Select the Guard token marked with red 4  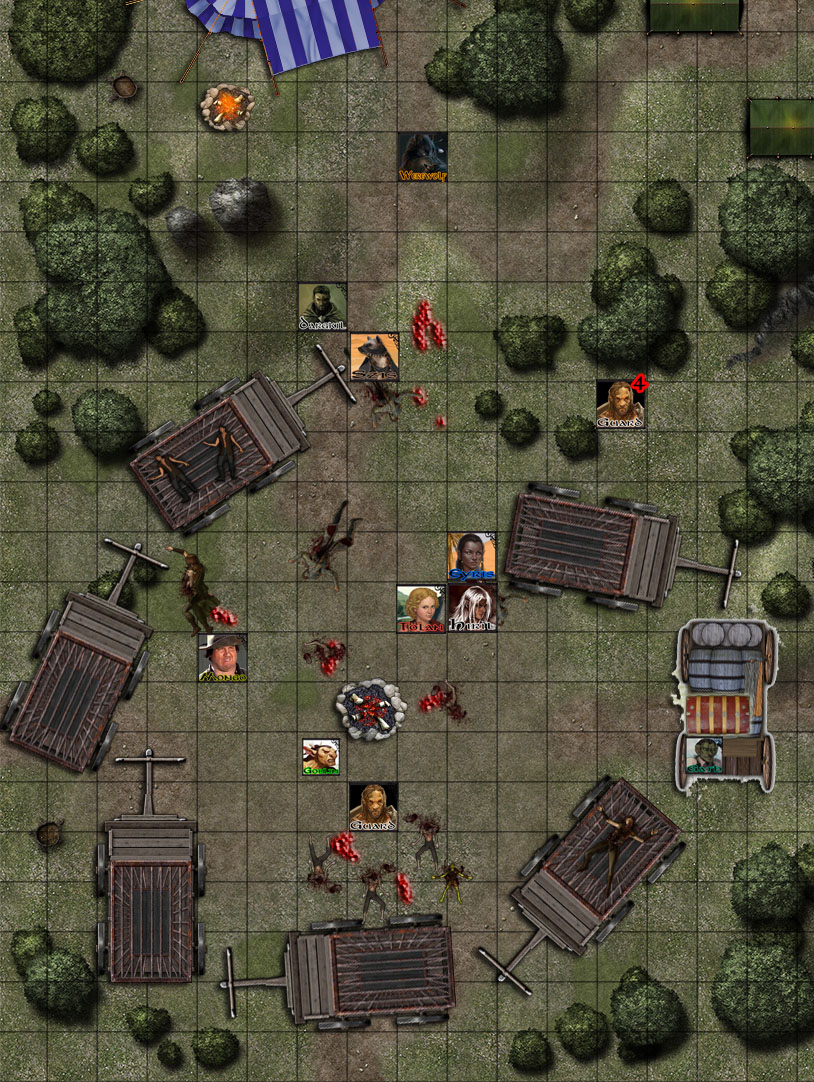point(621,404)
